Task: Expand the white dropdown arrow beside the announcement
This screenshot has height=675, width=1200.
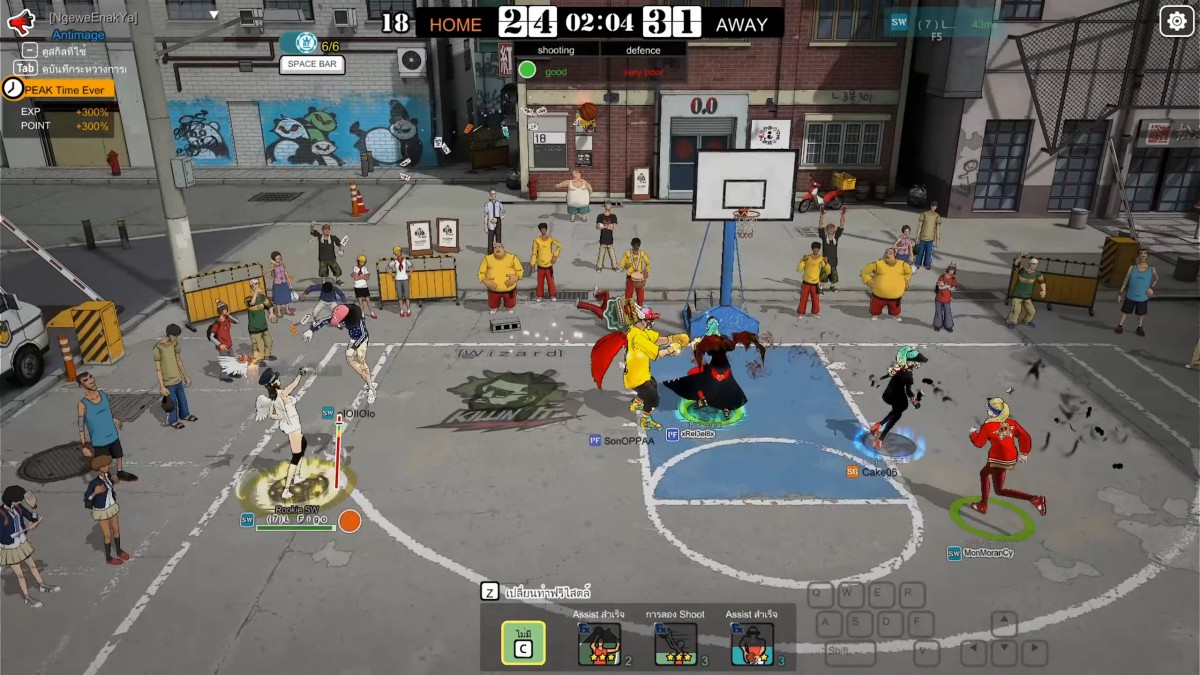Action: [x=213, y=14]
